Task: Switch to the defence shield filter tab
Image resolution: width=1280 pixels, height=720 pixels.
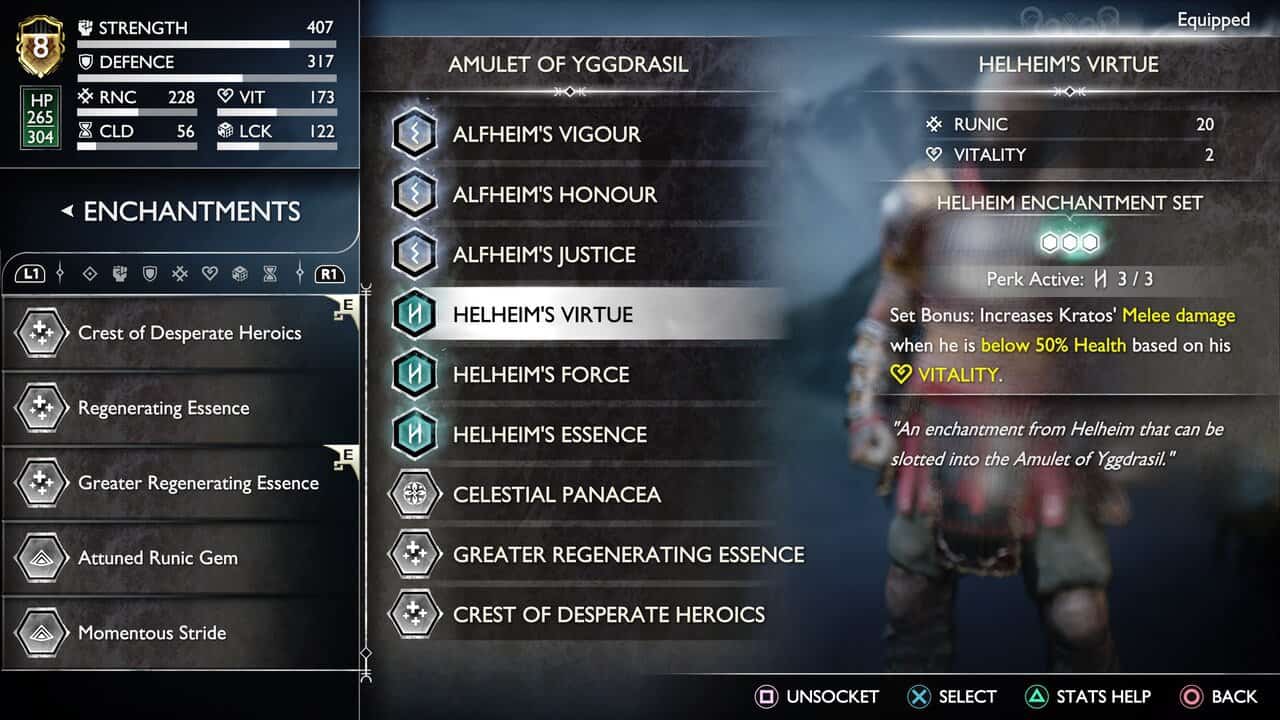Action: [x=150, y=273]
